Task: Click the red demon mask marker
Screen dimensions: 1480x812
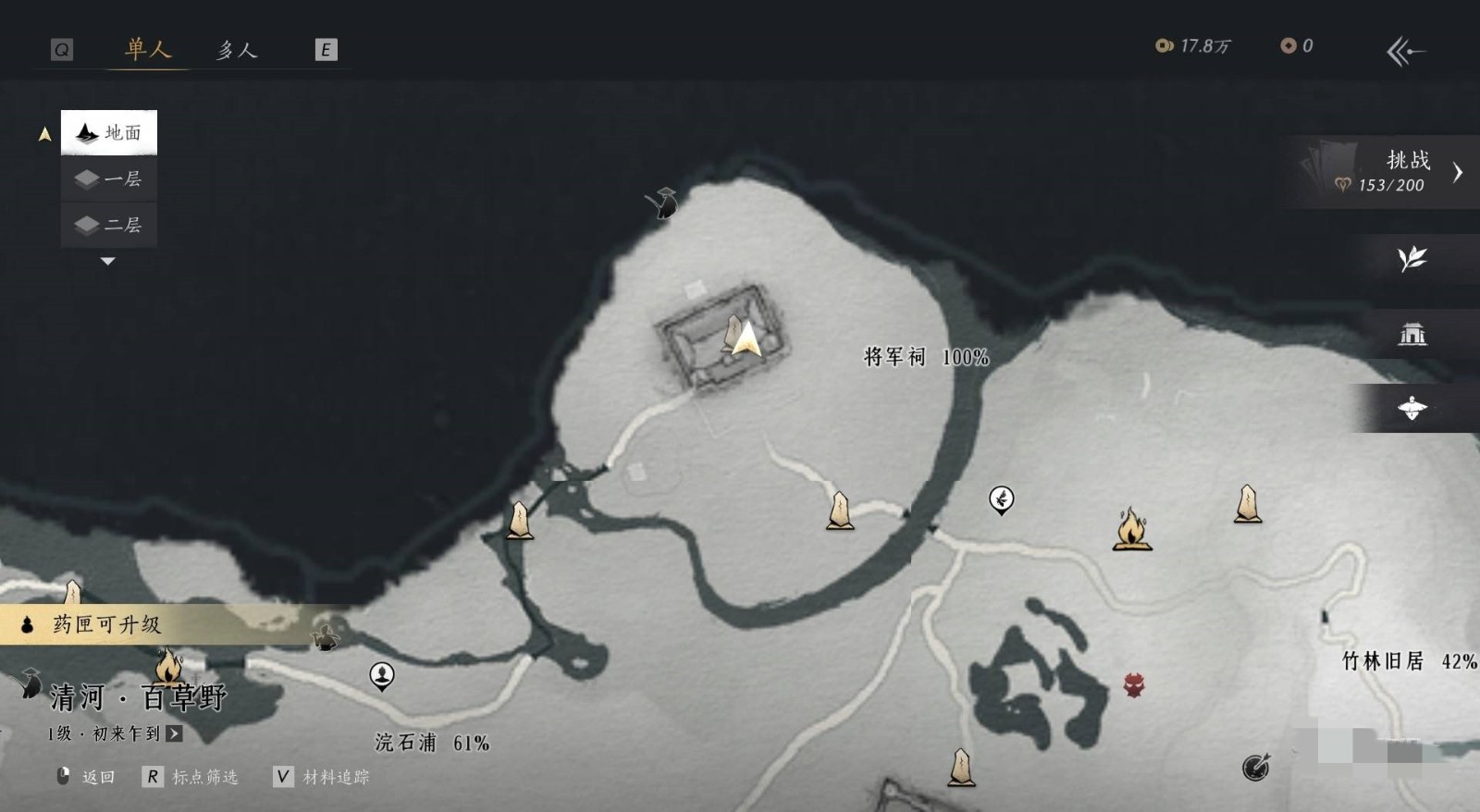Action: (1134, 685)
